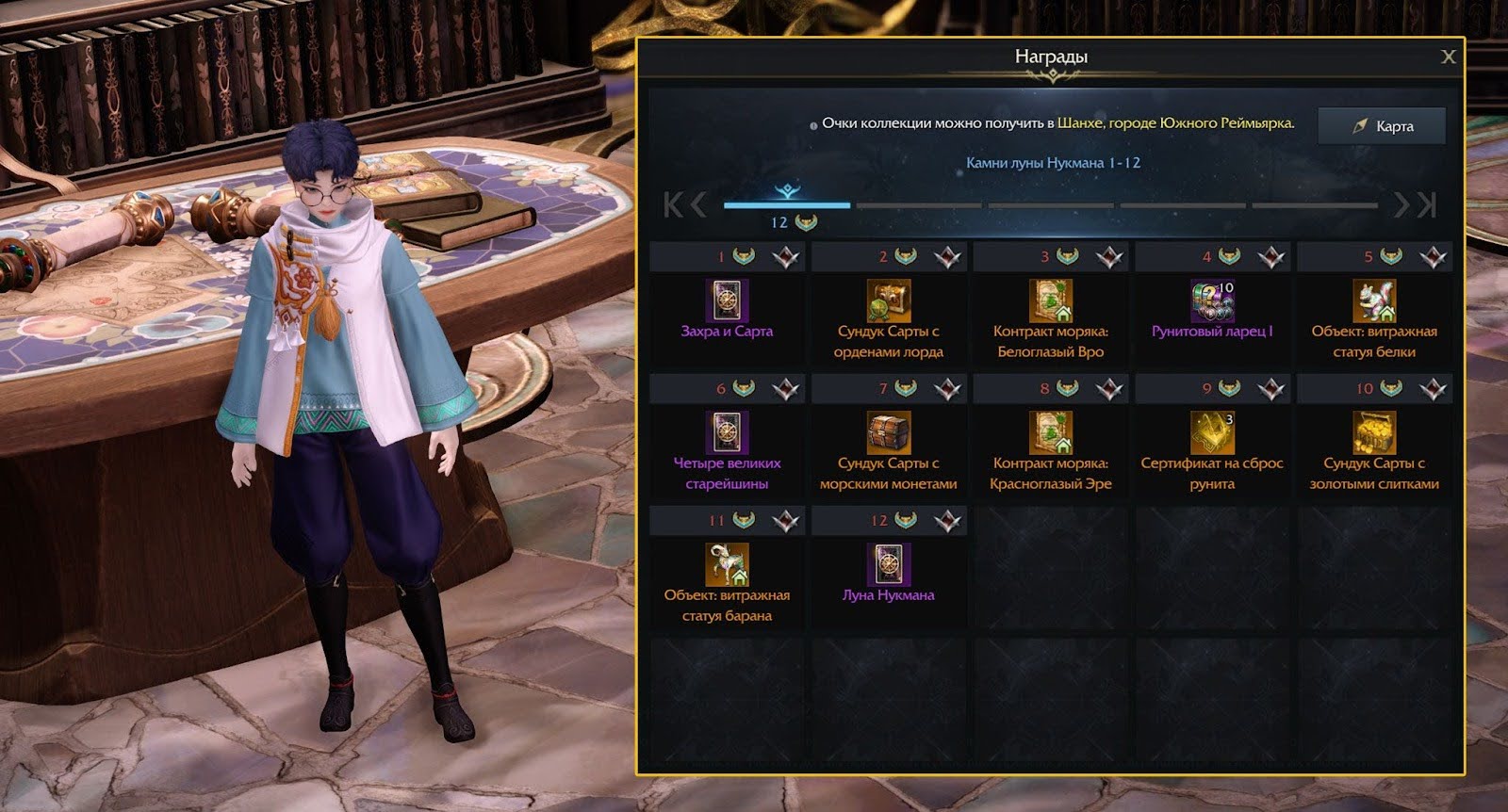This screenshot has height=812, width=1508.
Task: Jump to the first rewards page
Action: [x=673, y=204]
